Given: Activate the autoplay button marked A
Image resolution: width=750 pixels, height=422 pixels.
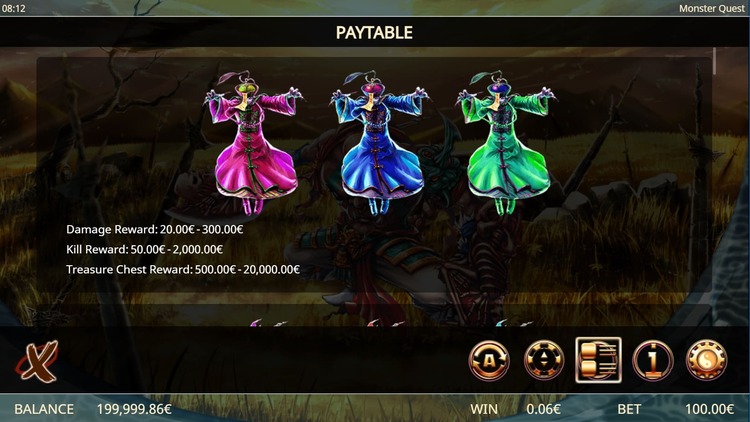Looking at the screenshot, I should tap(490, 361).
